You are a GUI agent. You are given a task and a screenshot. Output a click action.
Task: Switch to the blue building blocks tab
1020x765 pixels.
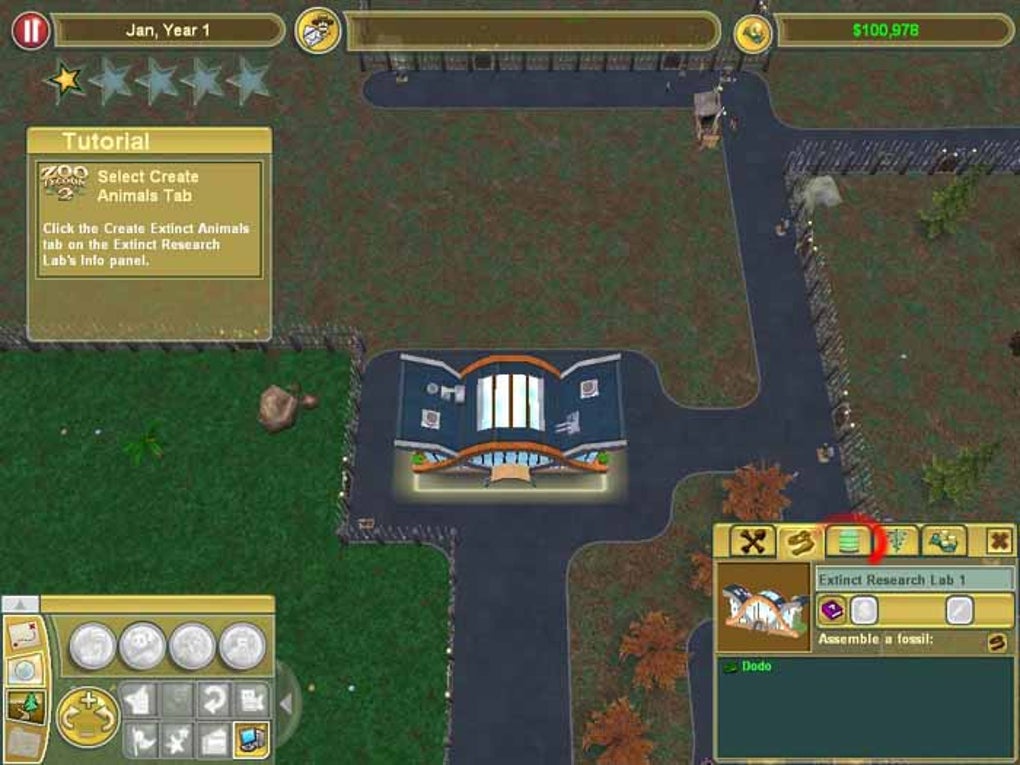(943, 541)
